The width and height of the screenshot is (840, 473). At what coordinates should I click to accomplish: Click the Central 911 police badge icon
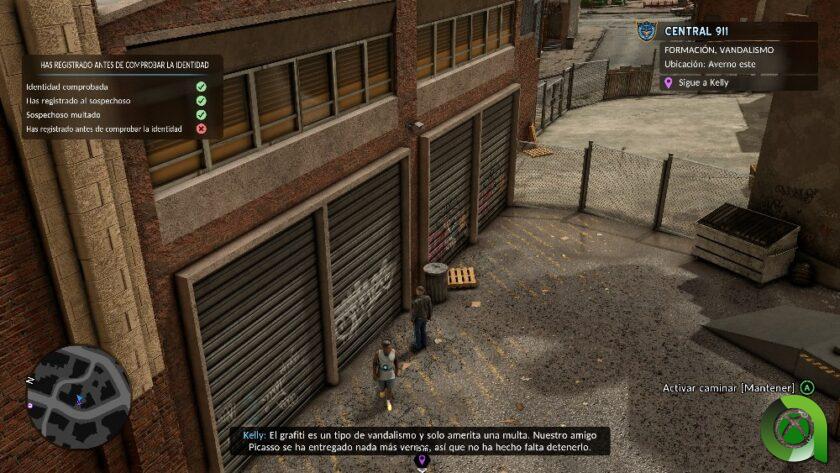(649, 31)
